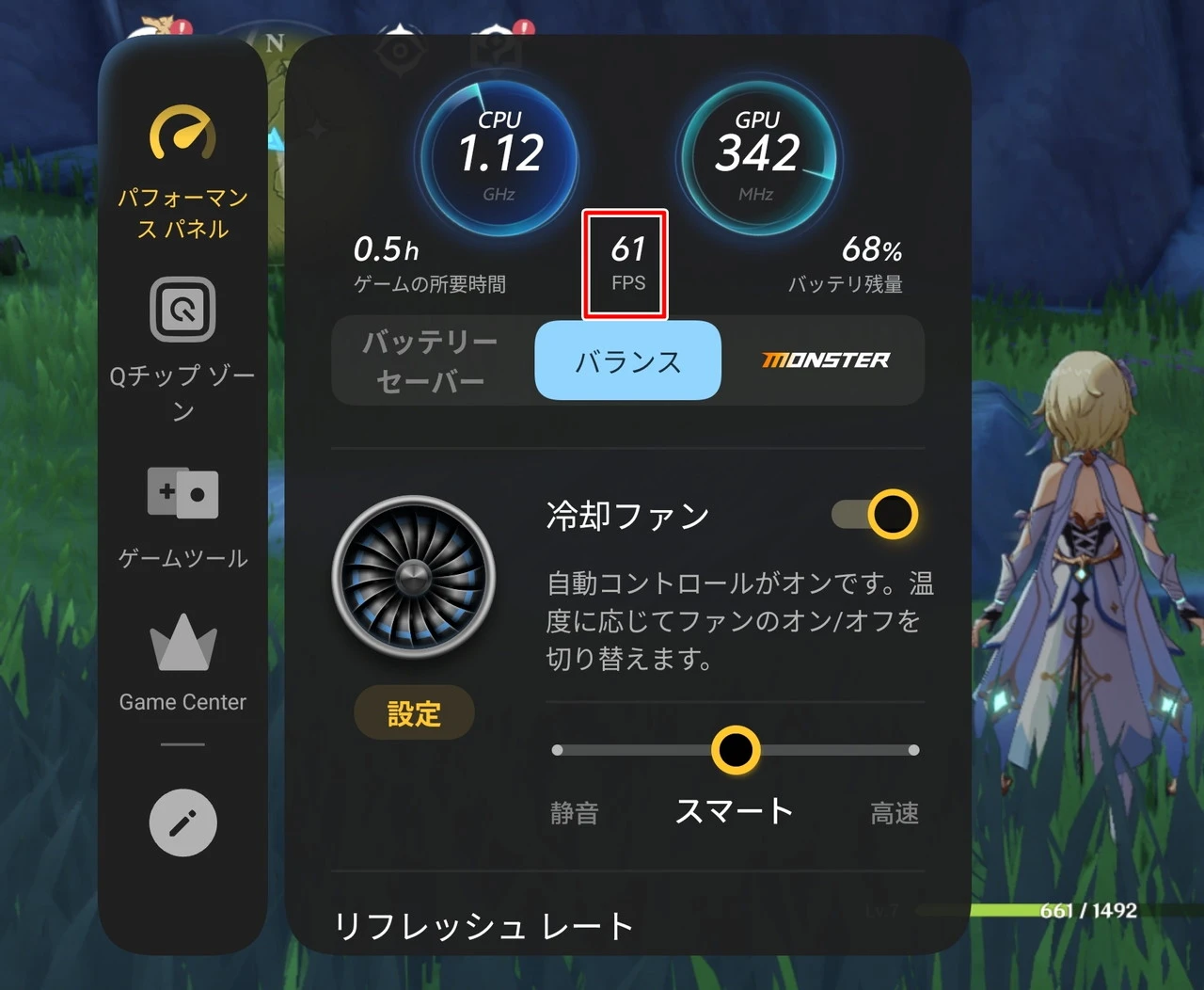
Task: Activate the MONSTER performance mode
Action: pos(825,360)
